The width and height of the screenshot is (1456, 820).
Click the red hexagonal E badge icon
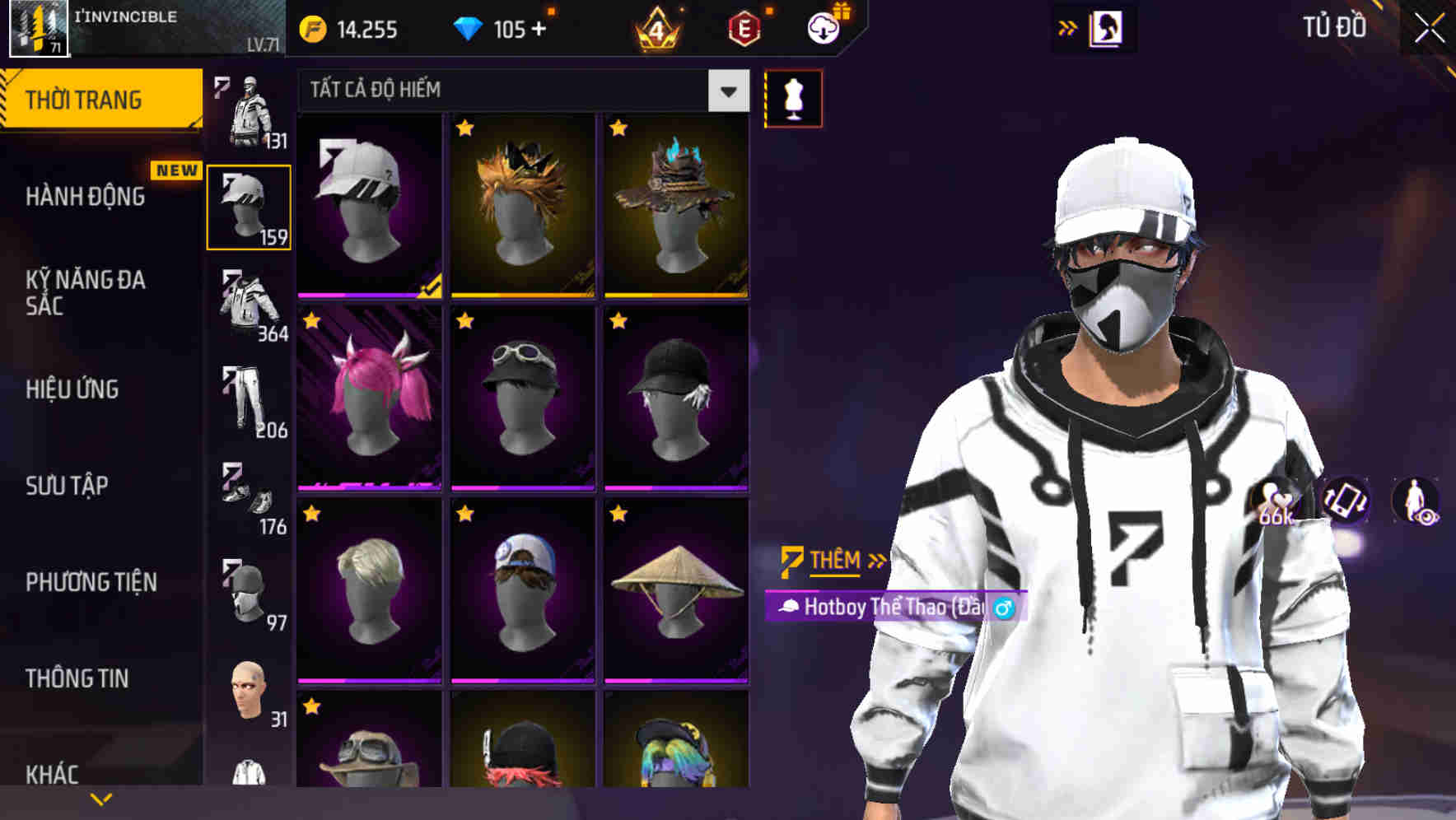(745, 28)
